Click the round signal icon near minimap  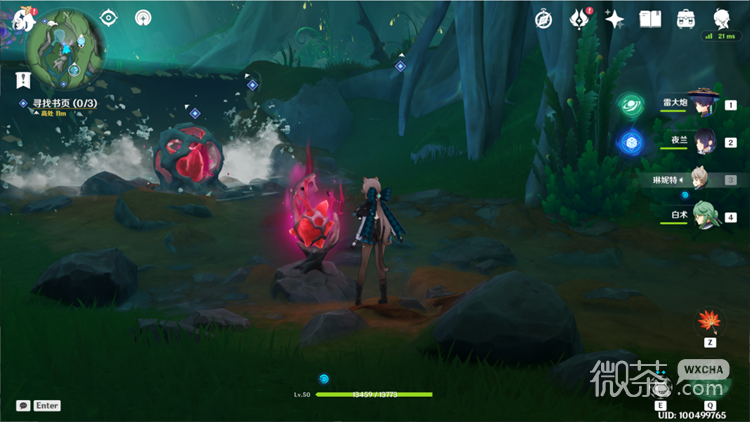pos(144,18)
